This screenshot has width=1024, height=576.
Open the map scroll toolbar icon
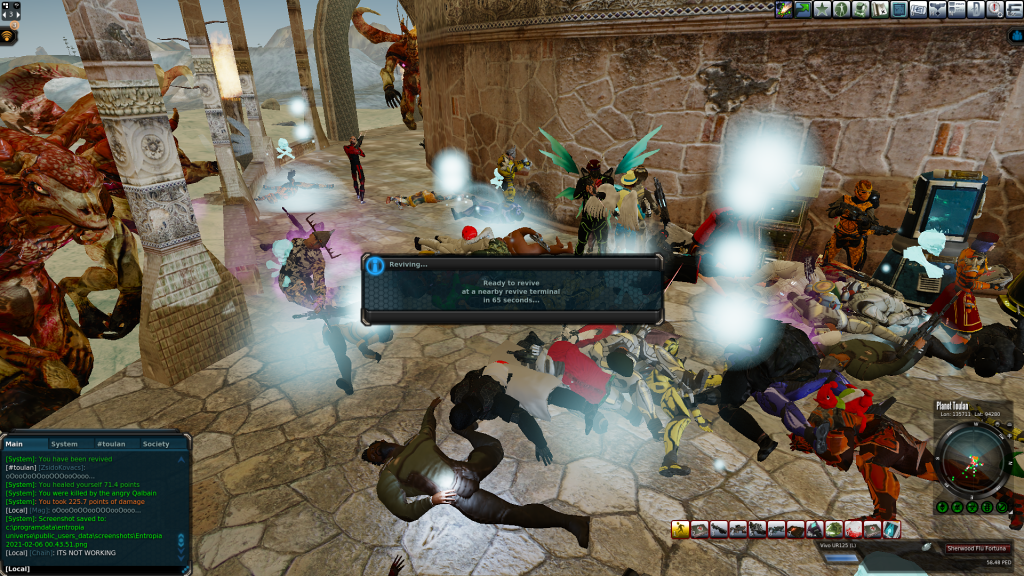[880, 9]
